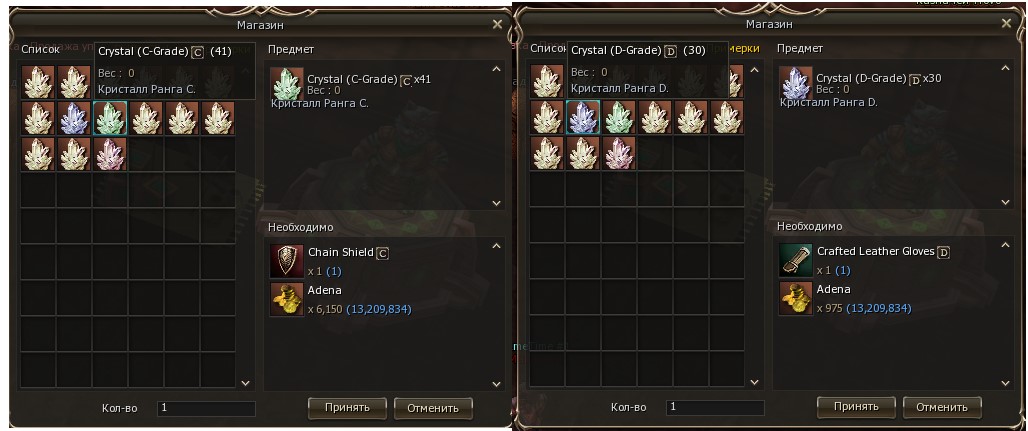Pick the green crystal in the D-Grade shop list
The height and width of the screenshot is (431, 1028).
click(619, 118)
